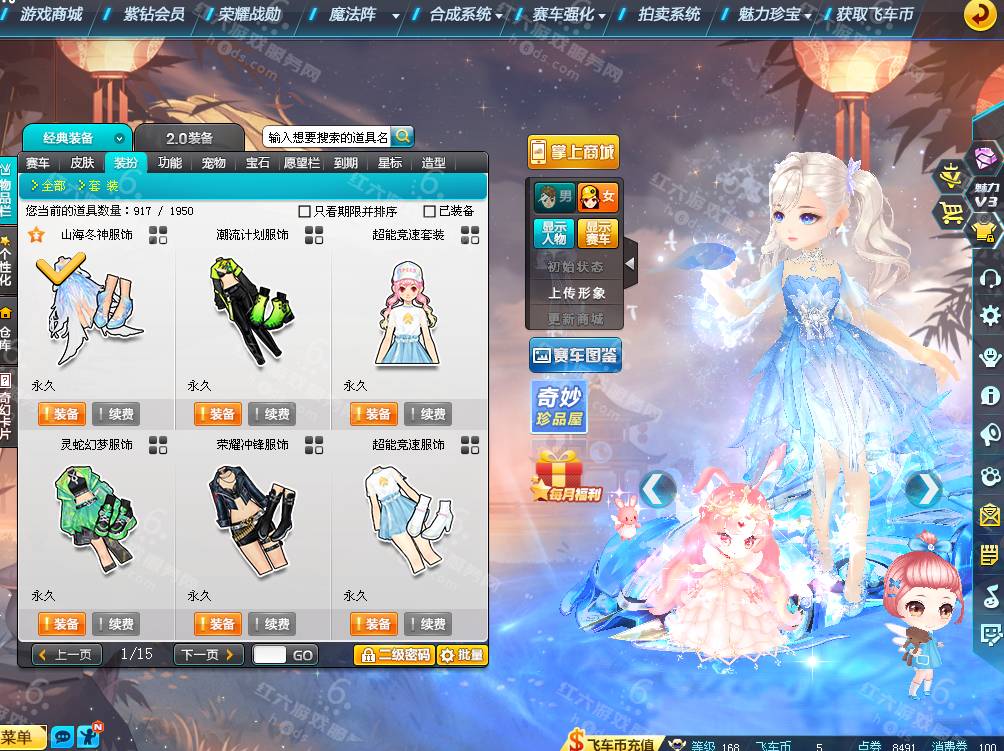Switch to the 2.0装备 tab

(189, 138)
